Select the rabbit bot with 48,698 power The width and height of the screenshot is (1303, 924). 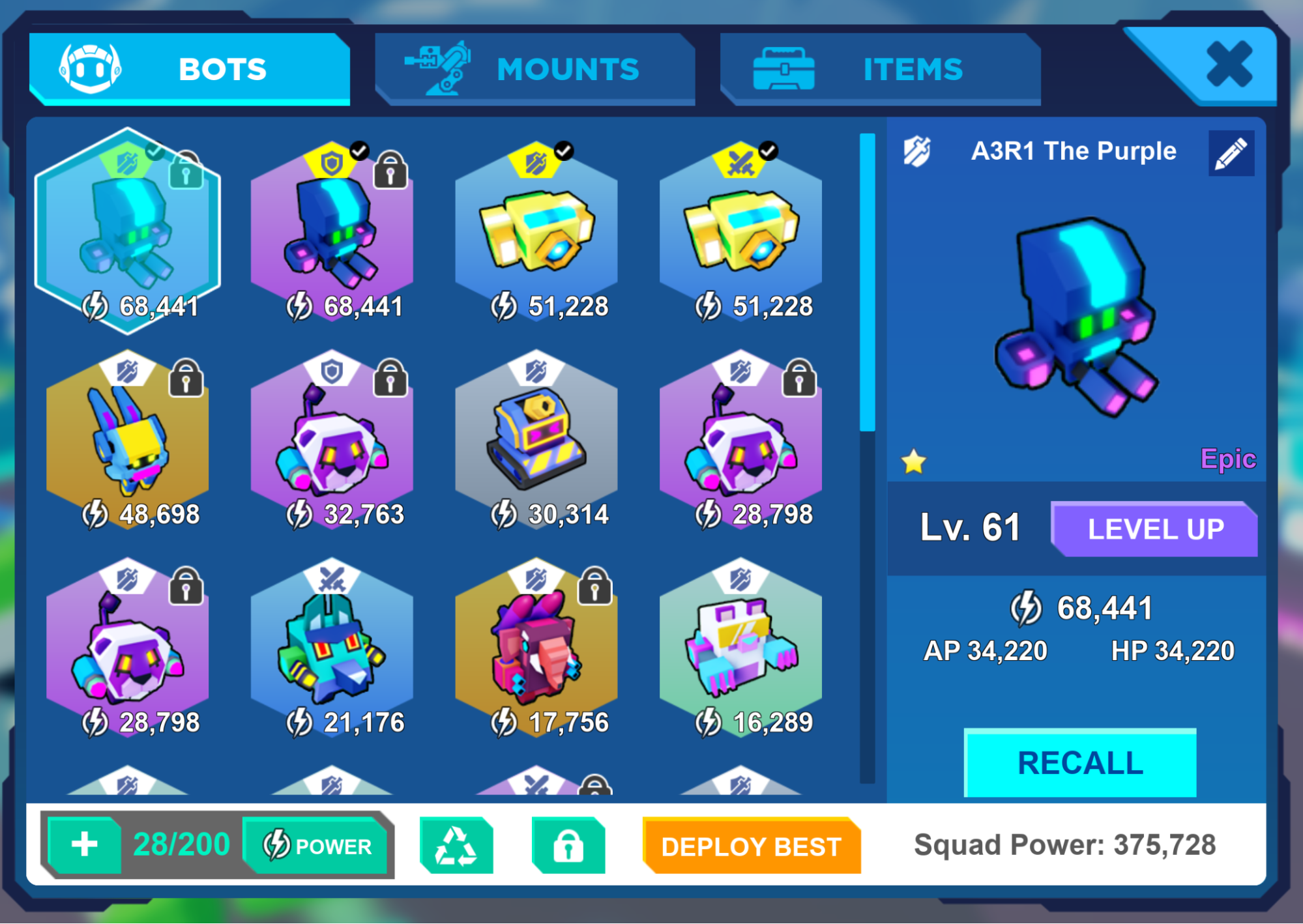click(128, 443)
